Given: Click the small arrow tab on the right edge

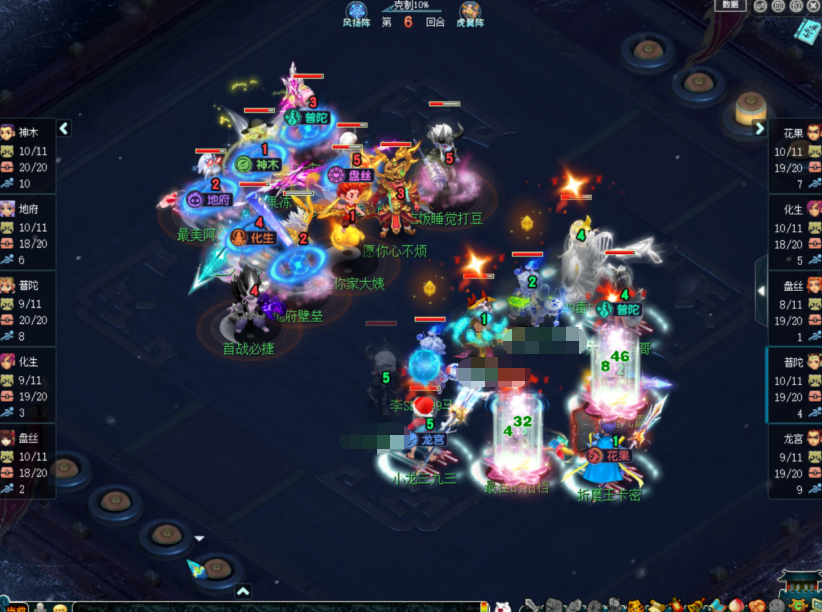Looking at the screenshot, I should (x=760, y=290).
